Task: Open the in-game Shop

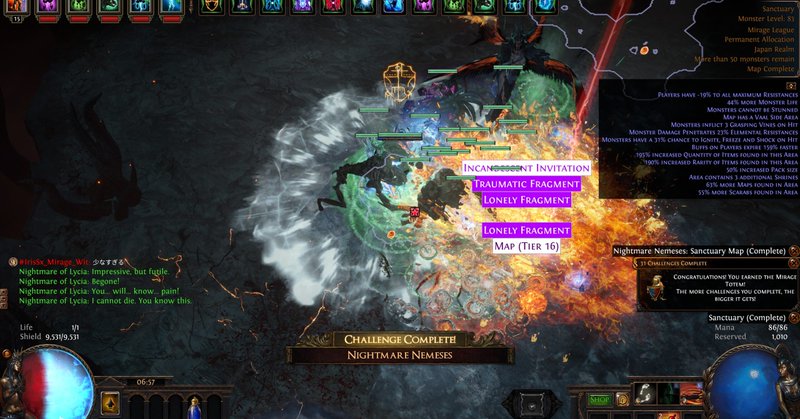Action: point(601,399)
